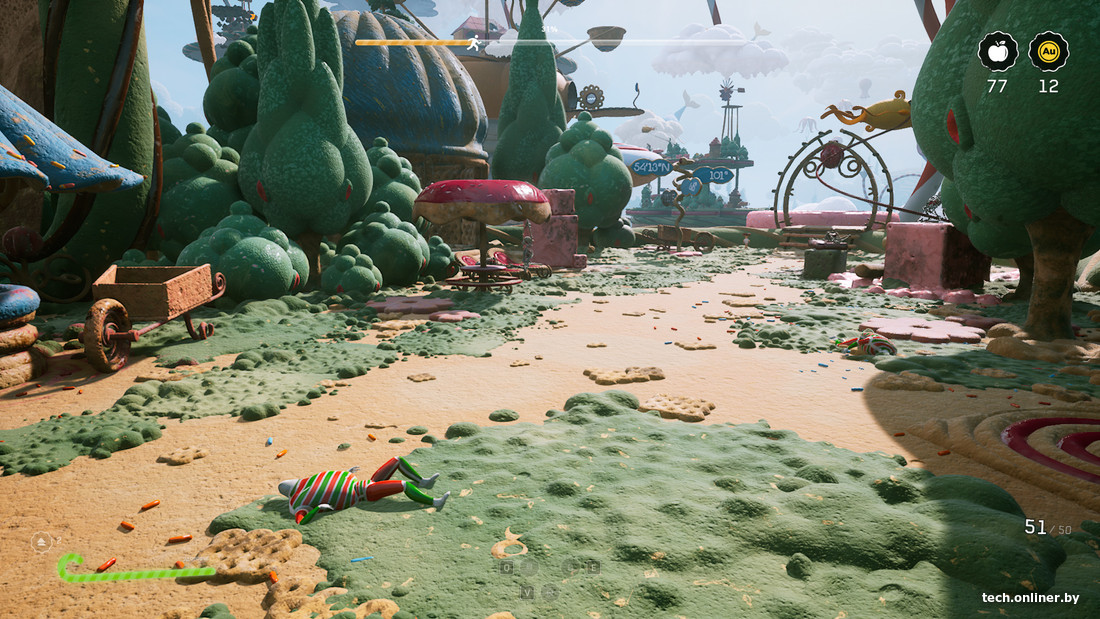Click the apple counter icon
Viewport: 1100px width, 619px height.
[x=998, y=52]
